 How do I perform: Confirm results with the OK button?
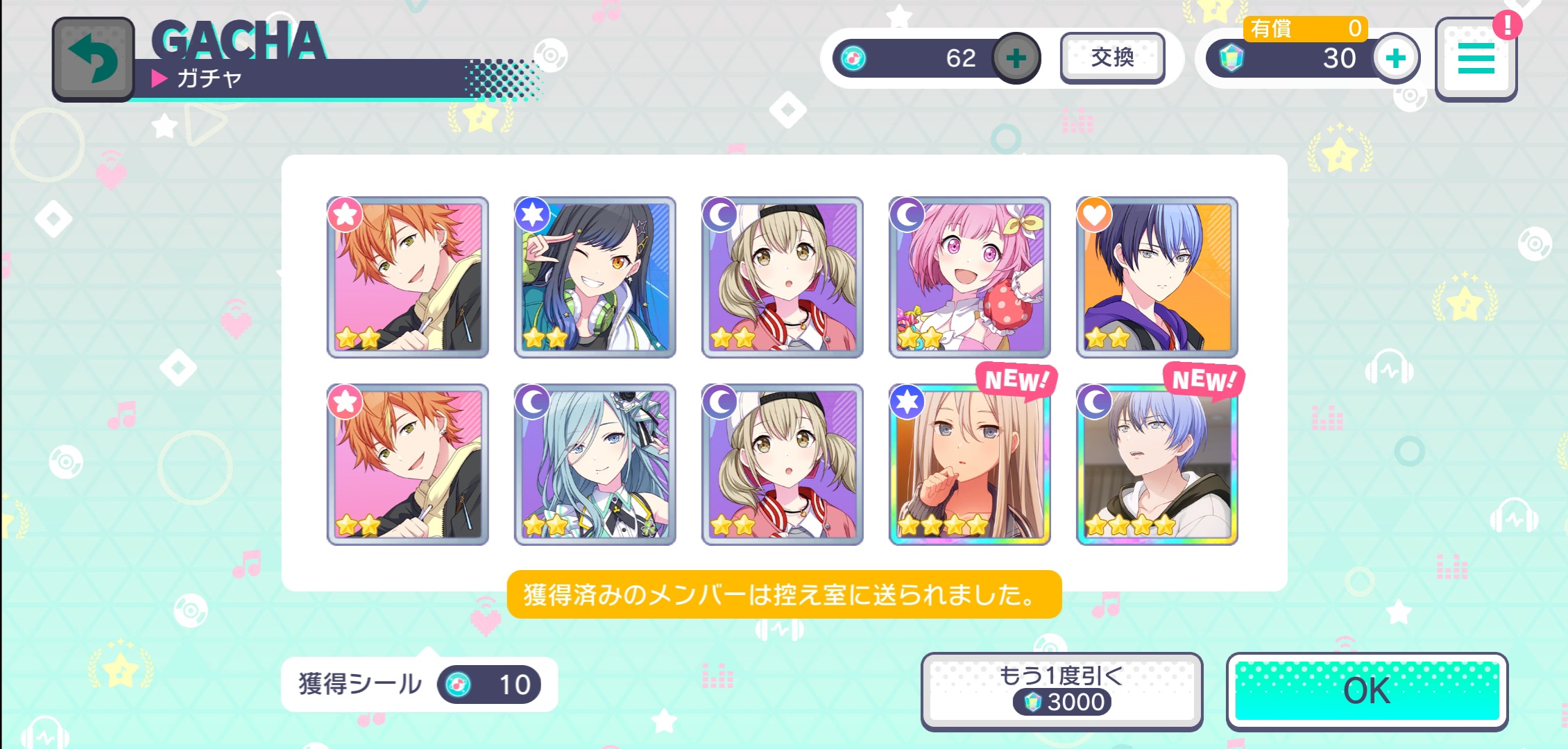pyautogui.click(x=1367, y=691)
